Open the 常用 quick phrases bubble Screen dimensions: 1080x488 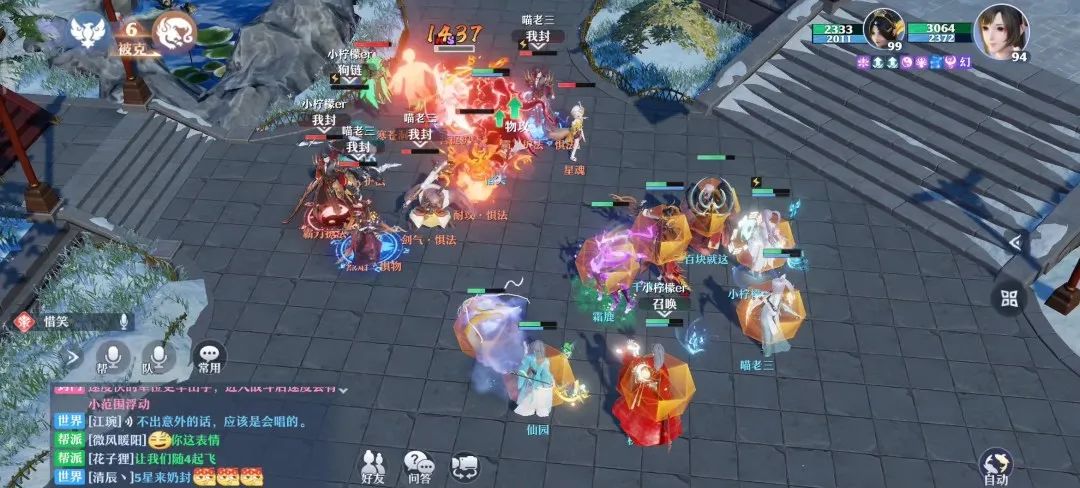[208, 356]
